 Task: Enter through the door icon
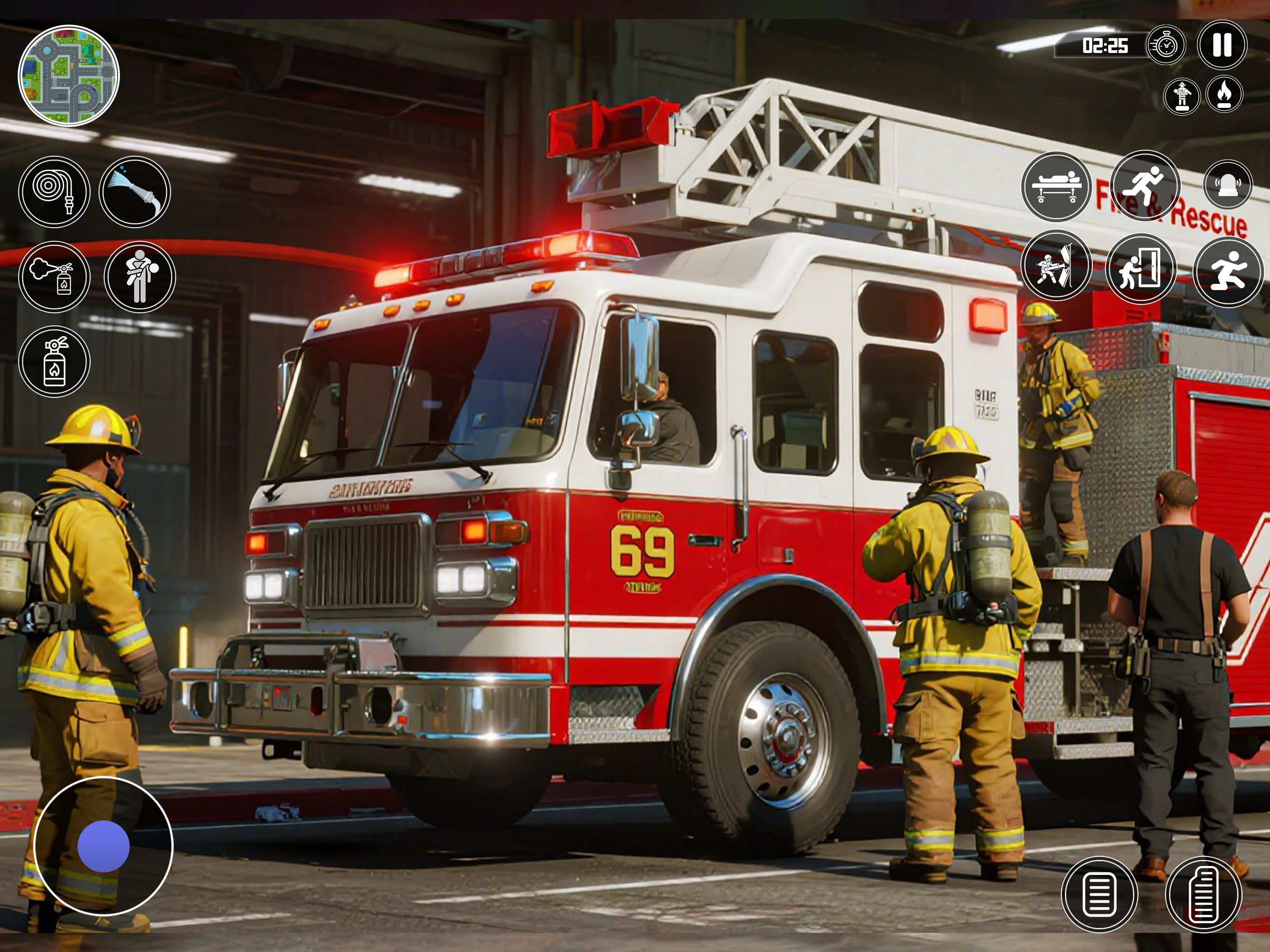[x=1140, y=268]
